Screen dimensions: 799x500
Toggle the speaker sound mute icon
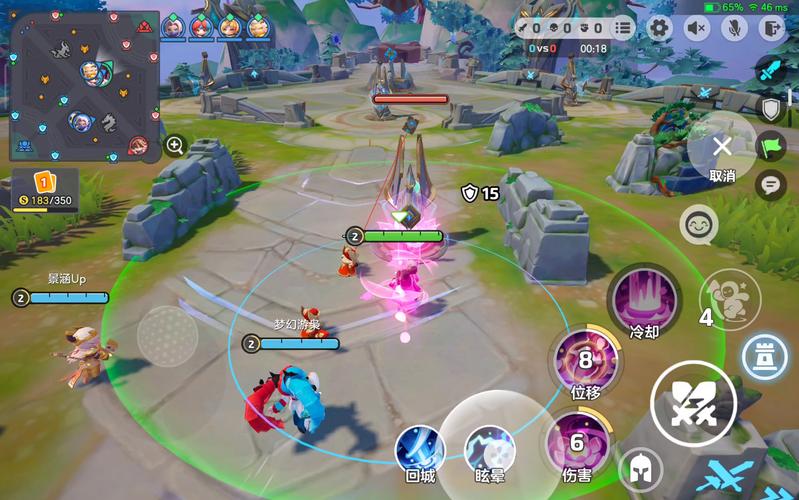tap(695, 28)
